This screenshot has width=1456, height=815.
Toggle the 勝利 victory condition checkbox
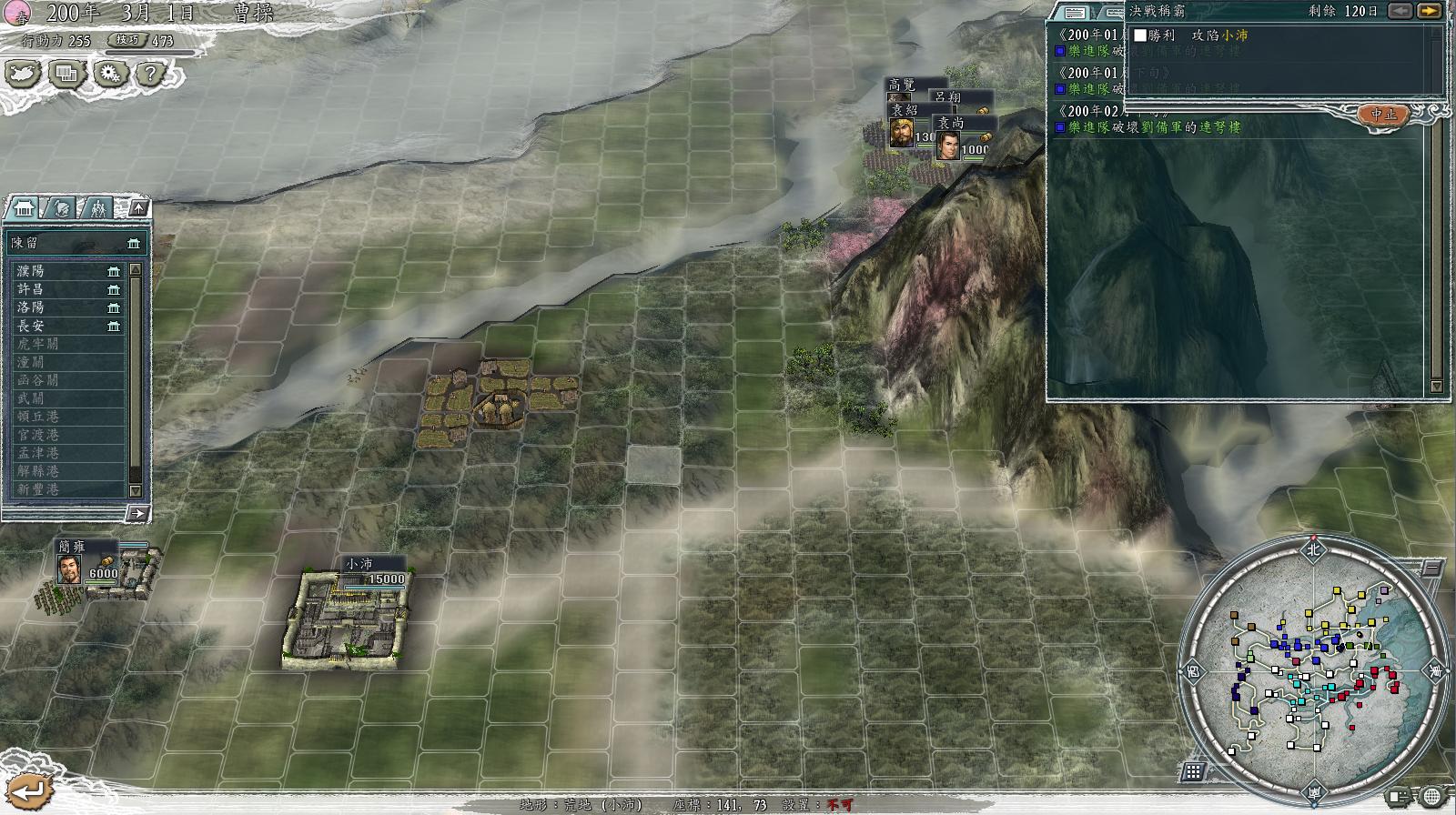(x=1140, y=35)
